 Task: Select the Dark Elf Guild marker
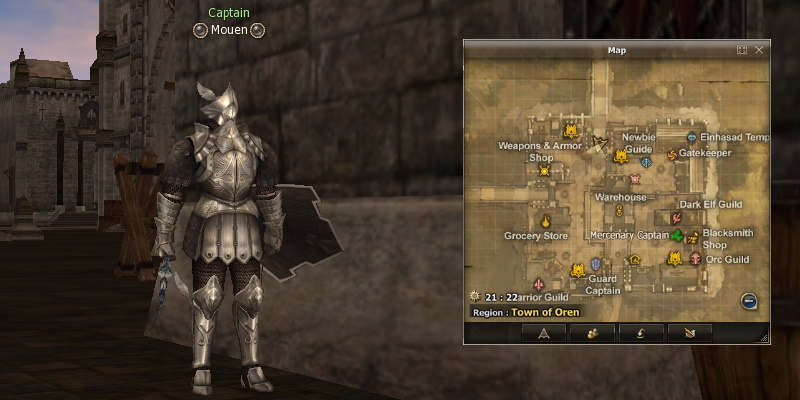coord(674,218)
